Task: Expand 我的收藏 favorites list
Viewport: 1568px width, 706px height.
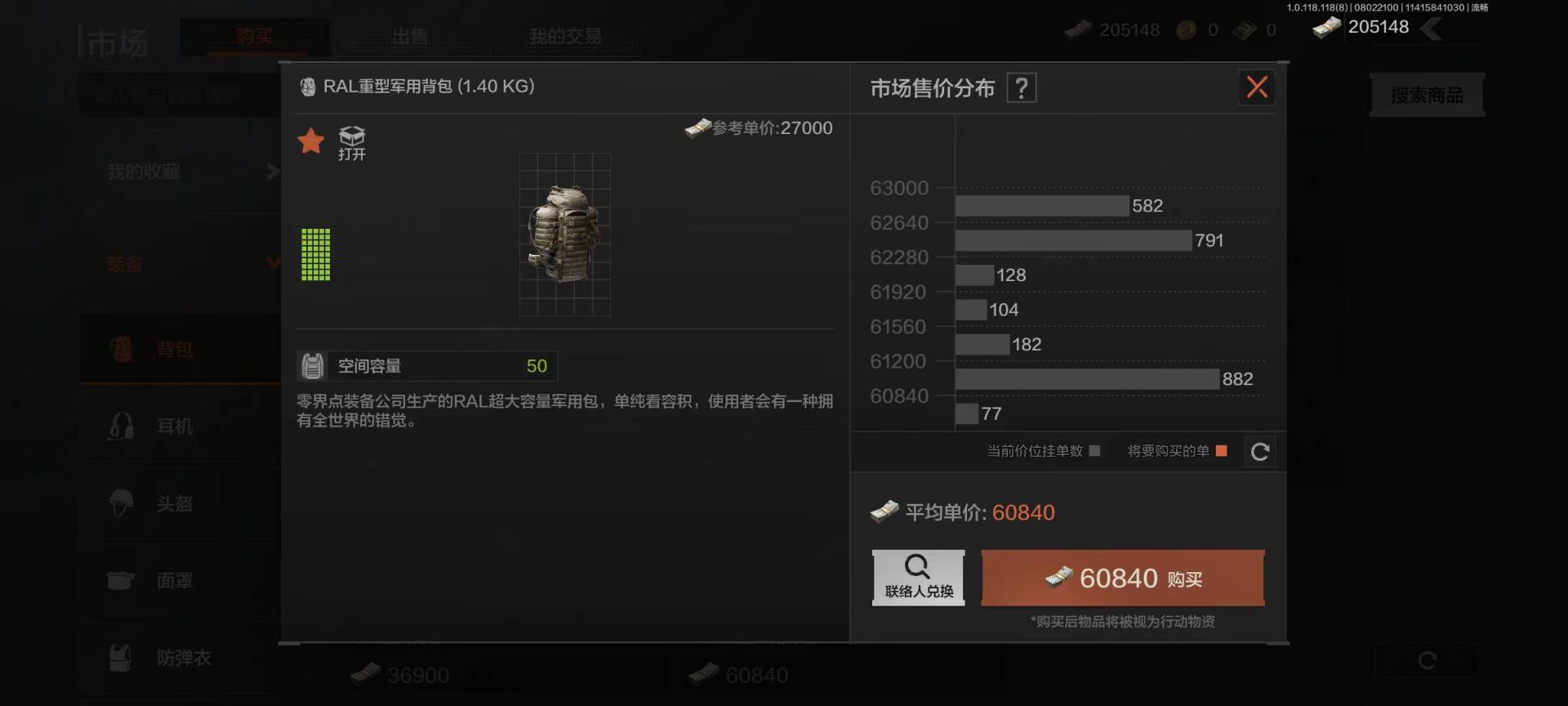Action: 188,172
